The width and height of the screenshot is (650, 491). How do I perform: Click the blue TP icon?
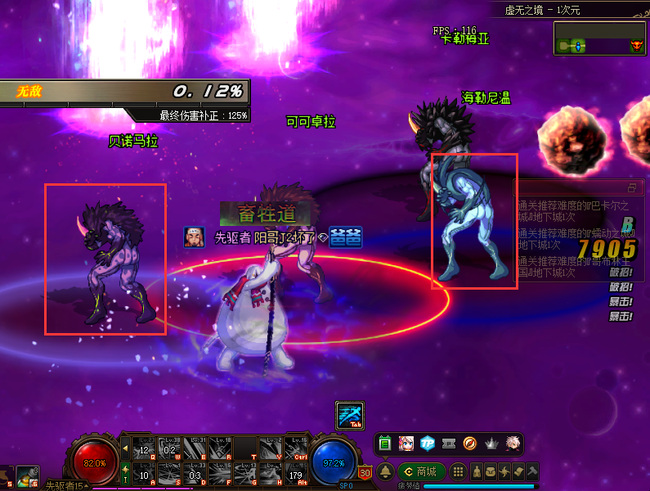[428, 443]
